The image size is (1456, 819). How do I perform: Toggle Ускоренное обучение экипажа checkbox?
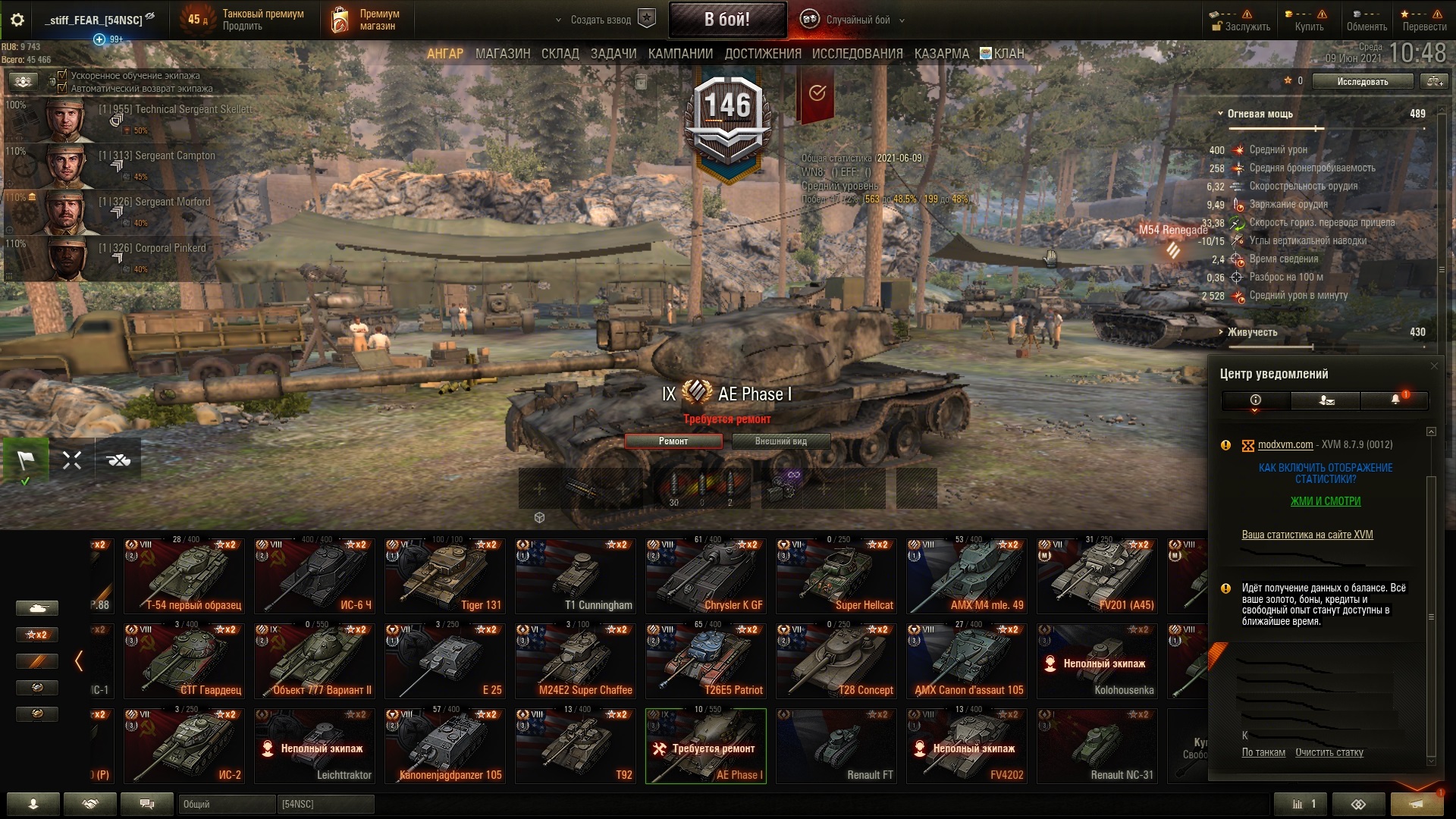[63, 76]
